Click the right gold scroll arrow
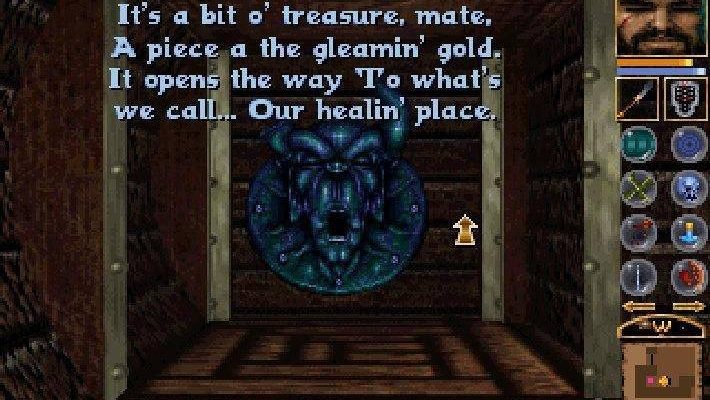710x400 pixels. (689, 307)
